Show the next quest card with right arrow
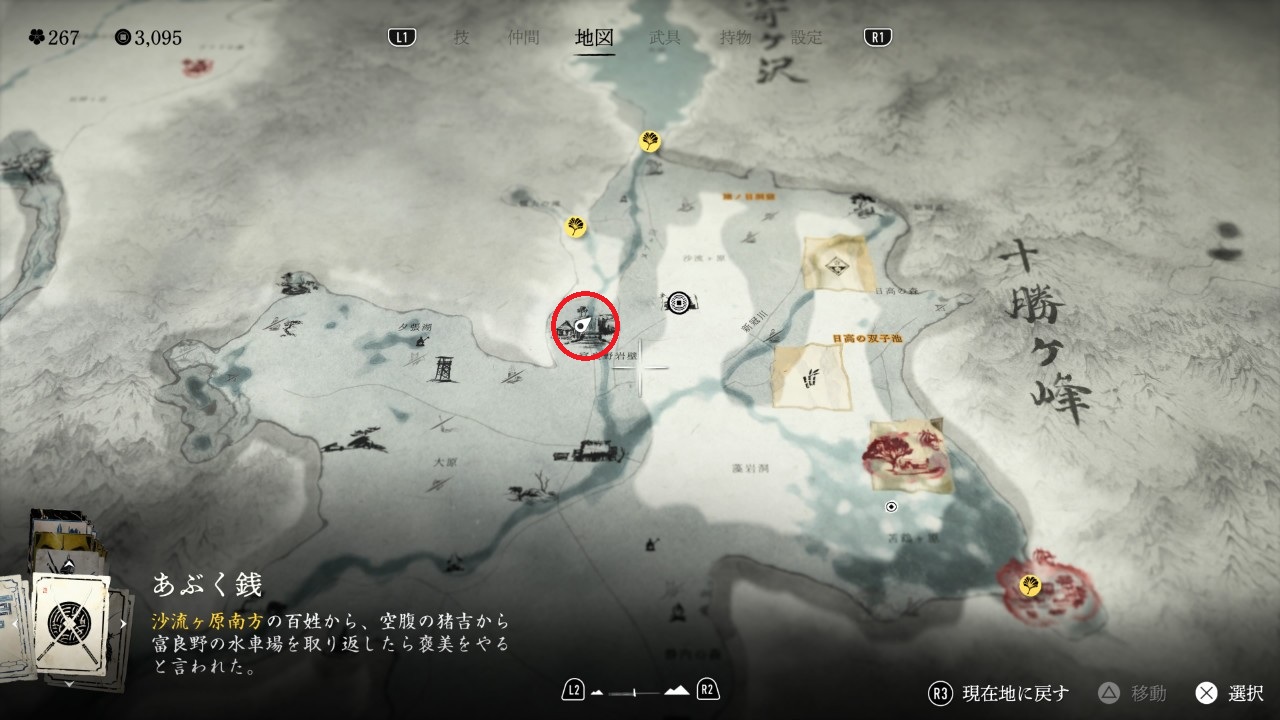The image size is (1280, 720). tap(124, 623)
